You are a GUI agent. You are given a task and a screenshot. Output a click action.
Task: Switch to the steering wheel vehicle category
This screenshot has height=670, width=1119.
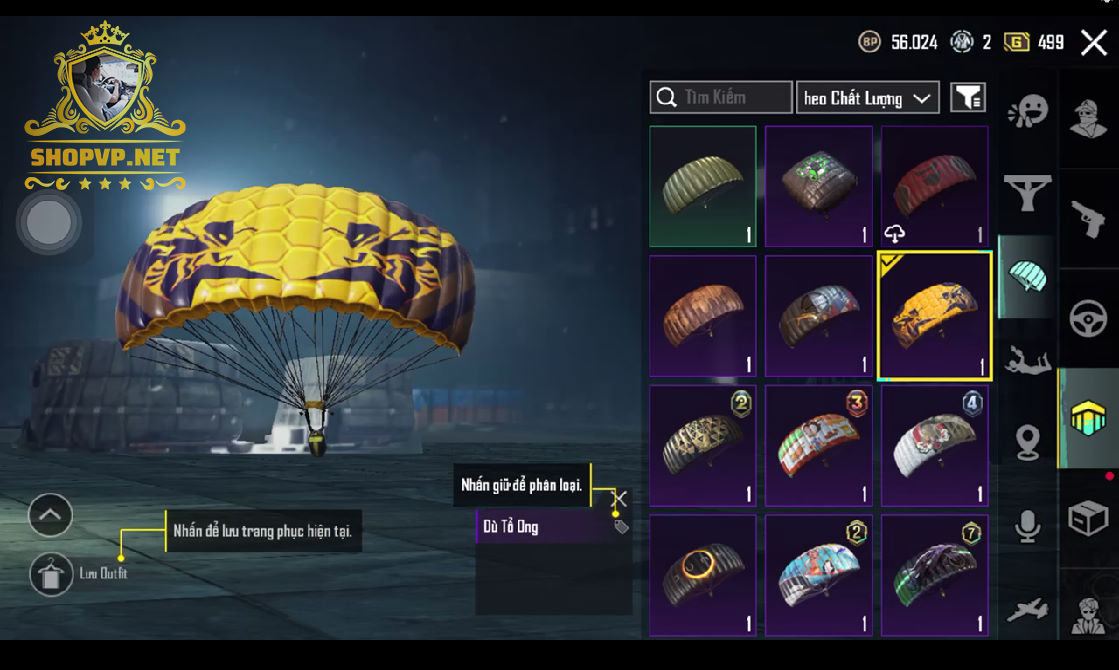click(x=1088, y=320)
